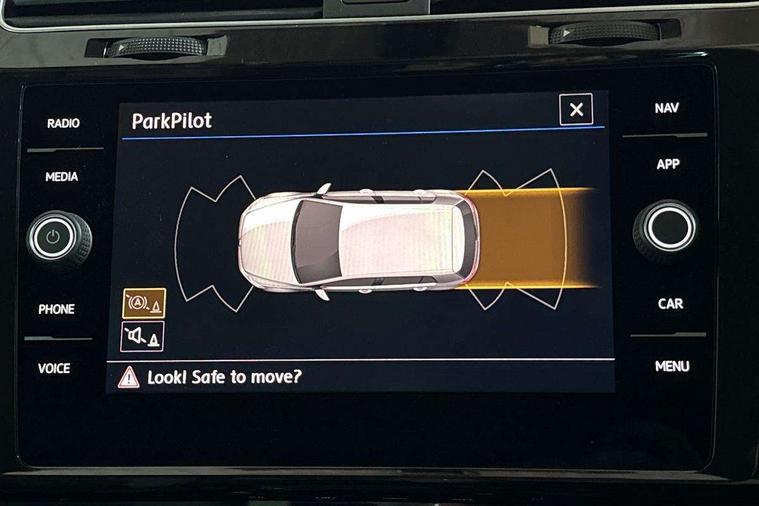The height and width of the screenshot is (506, 759).
Task: Show the CAR settings
Action: click(670, 304)
